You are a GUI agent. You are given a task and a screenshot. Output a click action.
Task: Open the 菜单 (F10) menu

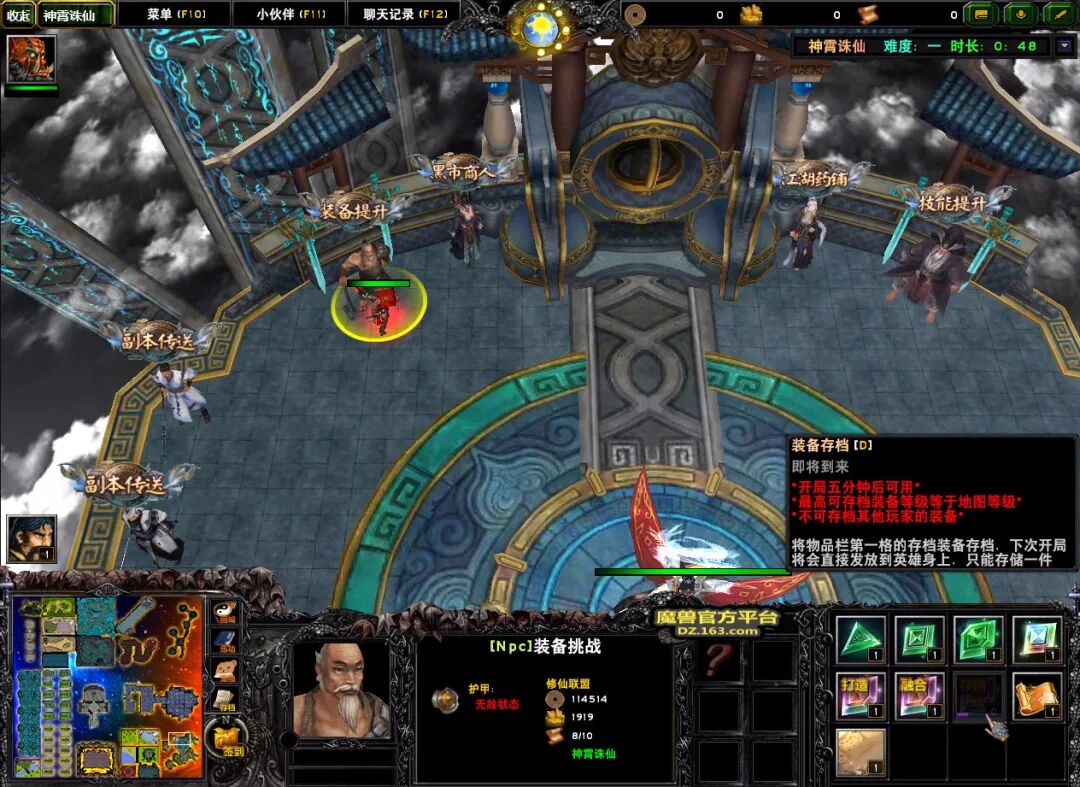coord(174,14)
